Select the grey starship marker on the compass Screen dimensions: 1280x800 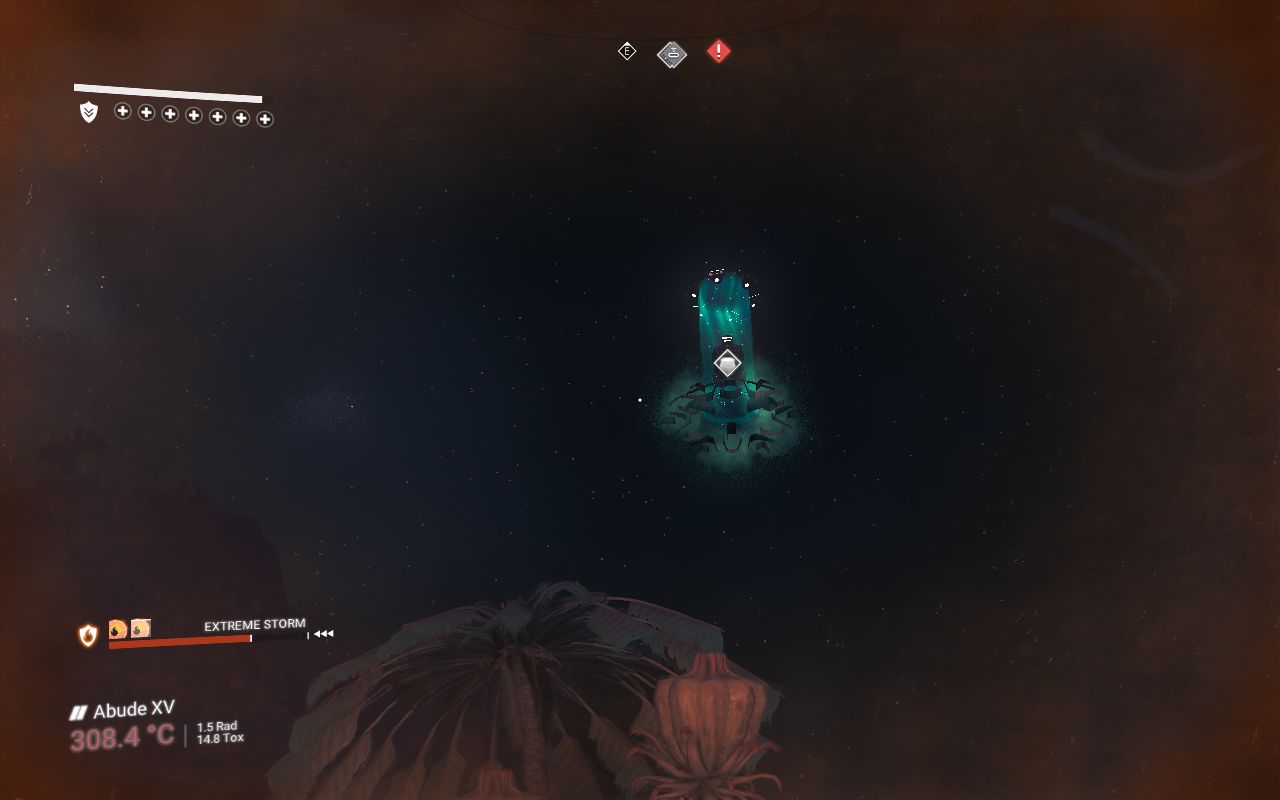click(x=672, y=54)
